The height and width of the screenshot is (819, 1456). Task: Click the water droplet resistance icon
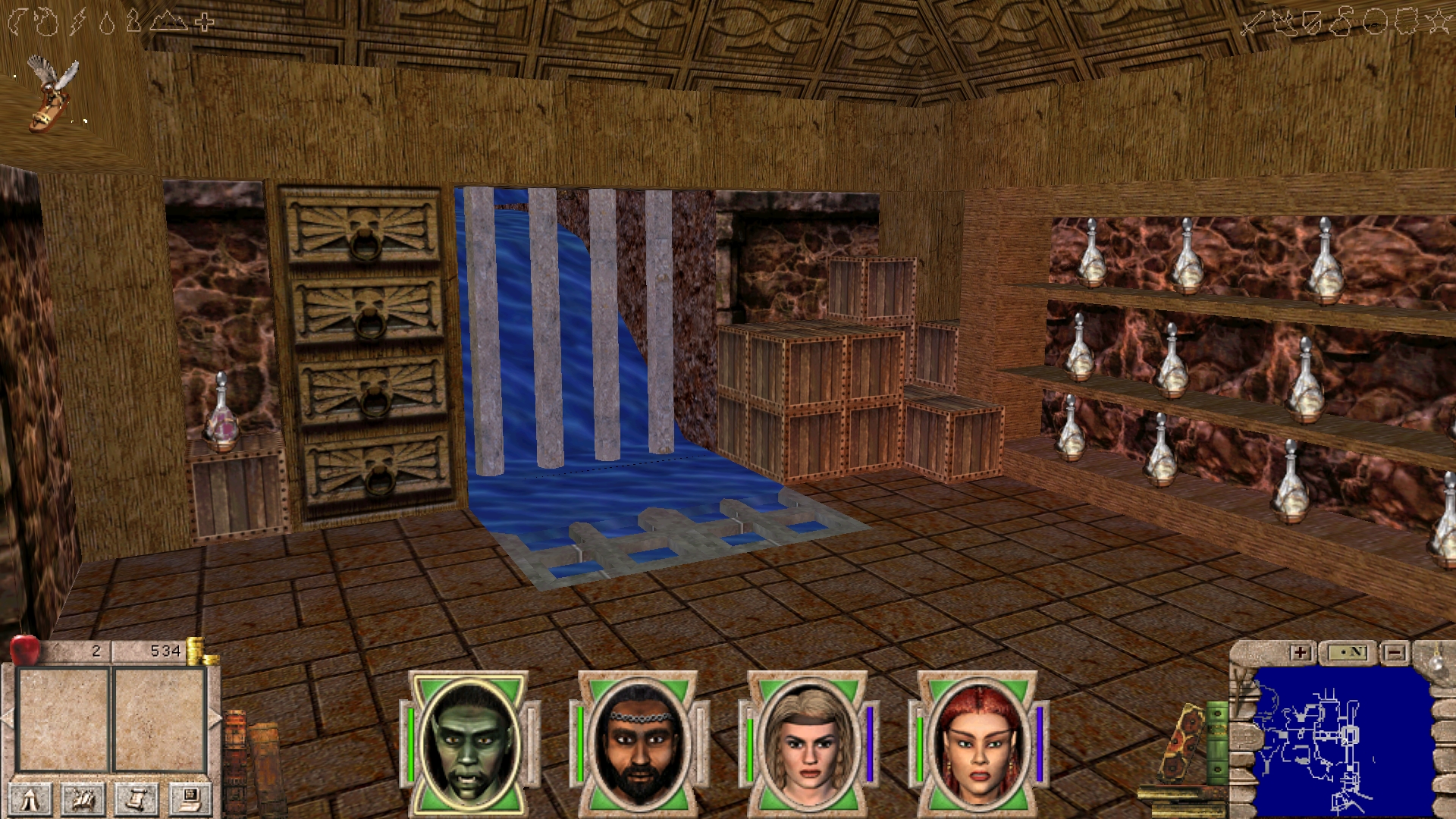coord(107,24)
